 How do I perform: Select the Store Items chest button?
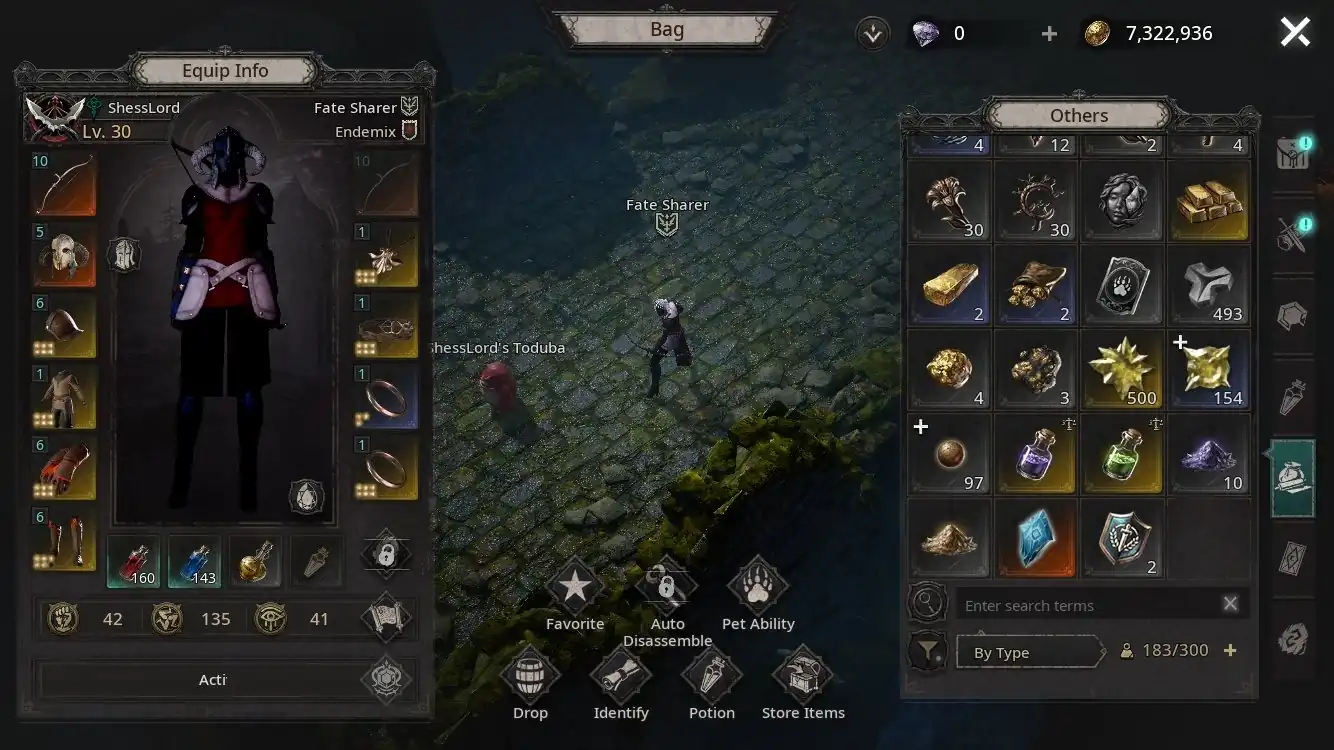tap(803, 677)
